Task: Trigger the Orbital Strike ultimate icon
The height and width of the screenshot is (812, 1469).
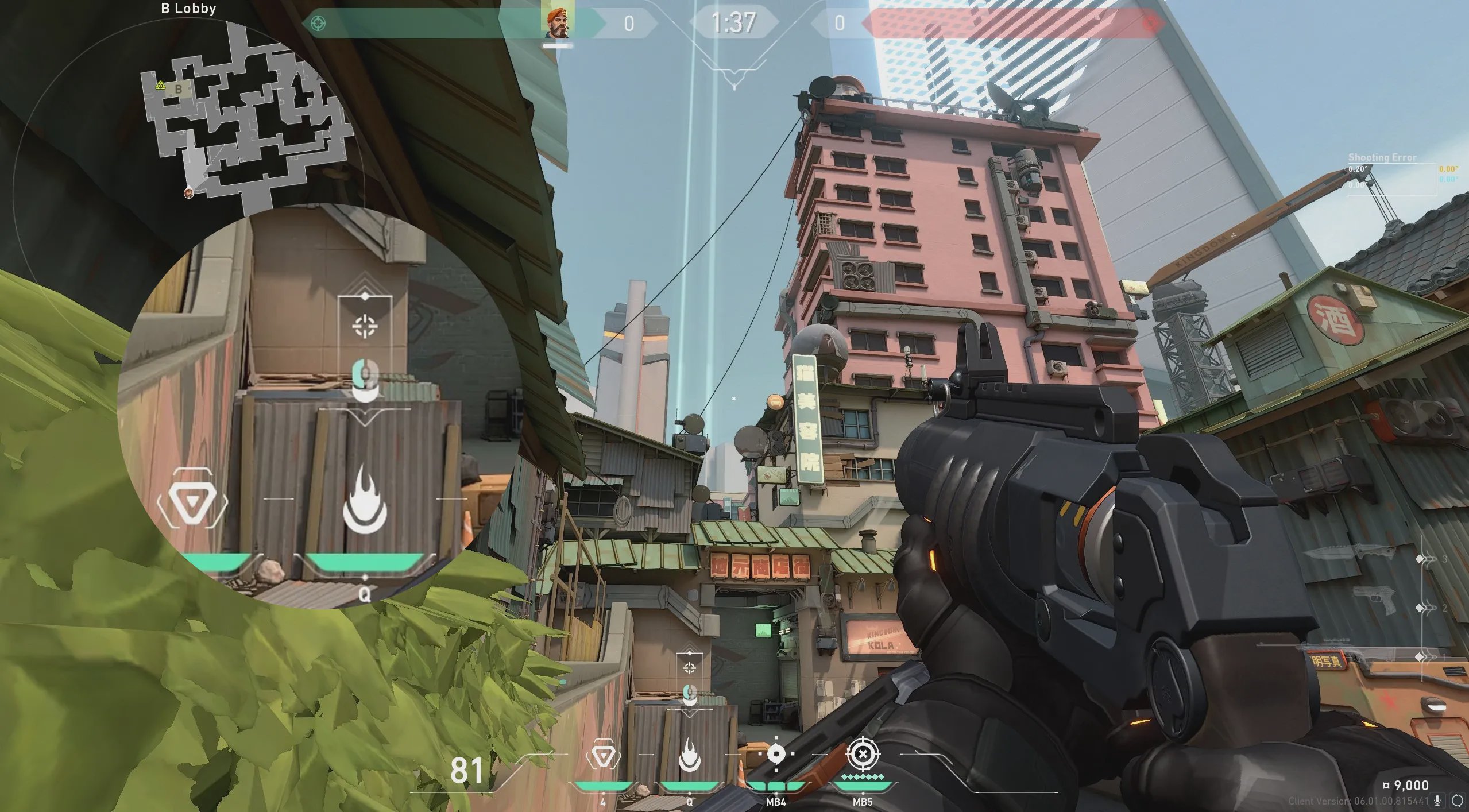Action: point(862,754)
